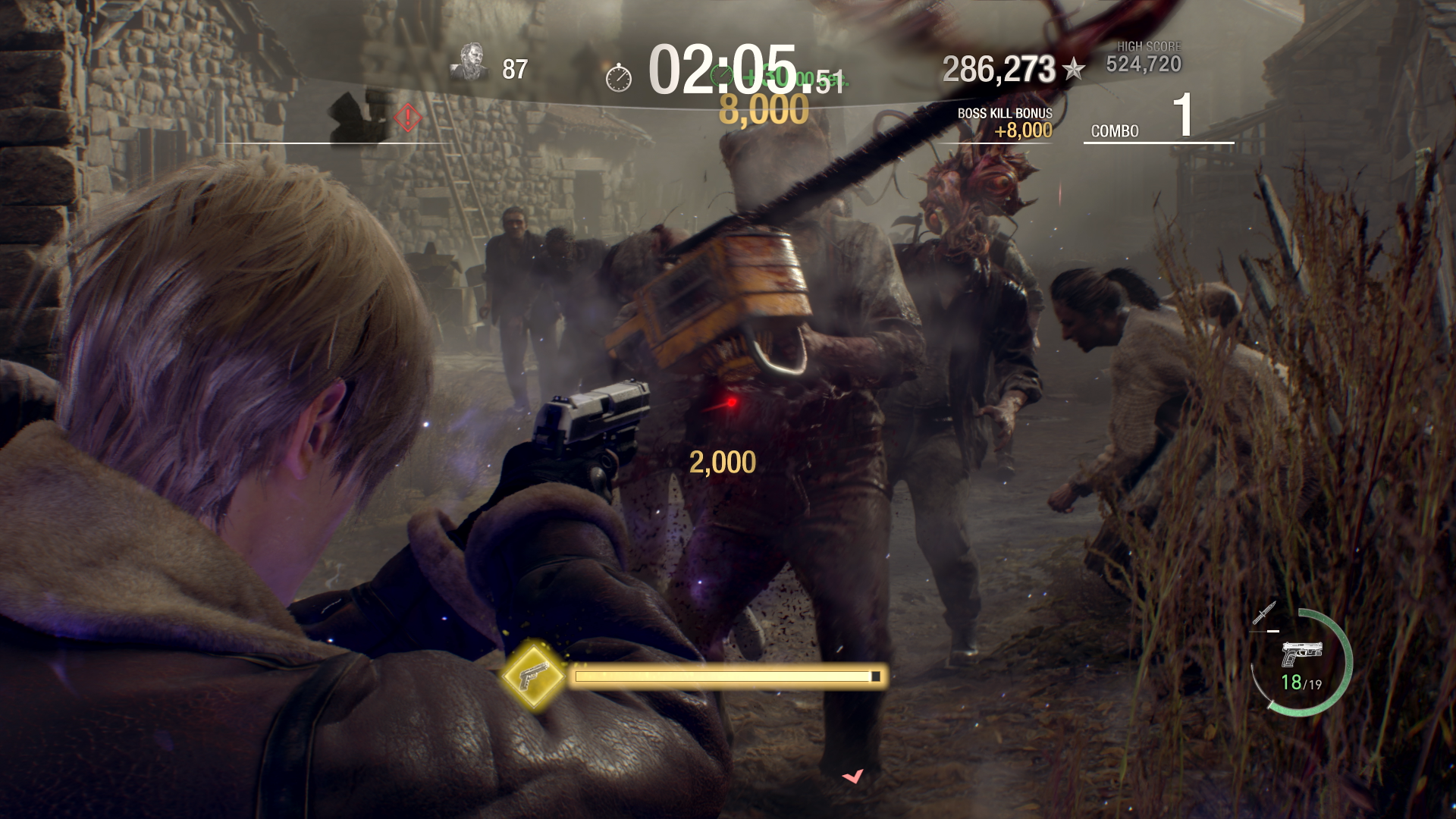The image size is (1456, 819).
Task: Click the score star icon
Action: pos(1073,70)
